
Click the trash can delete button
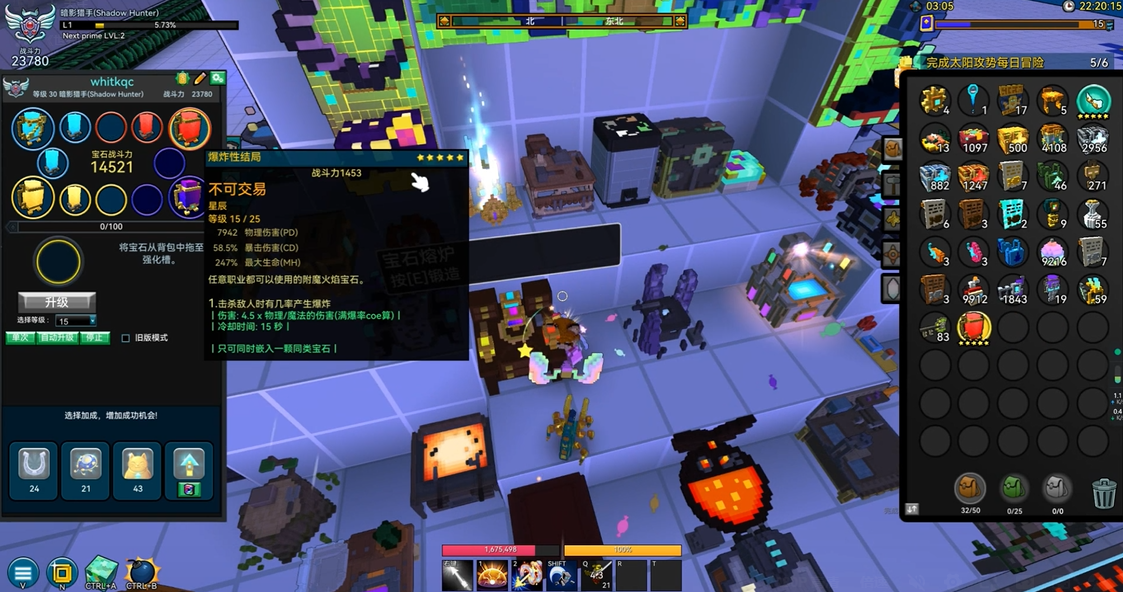pyautogui.click(x=1104, y=492)
